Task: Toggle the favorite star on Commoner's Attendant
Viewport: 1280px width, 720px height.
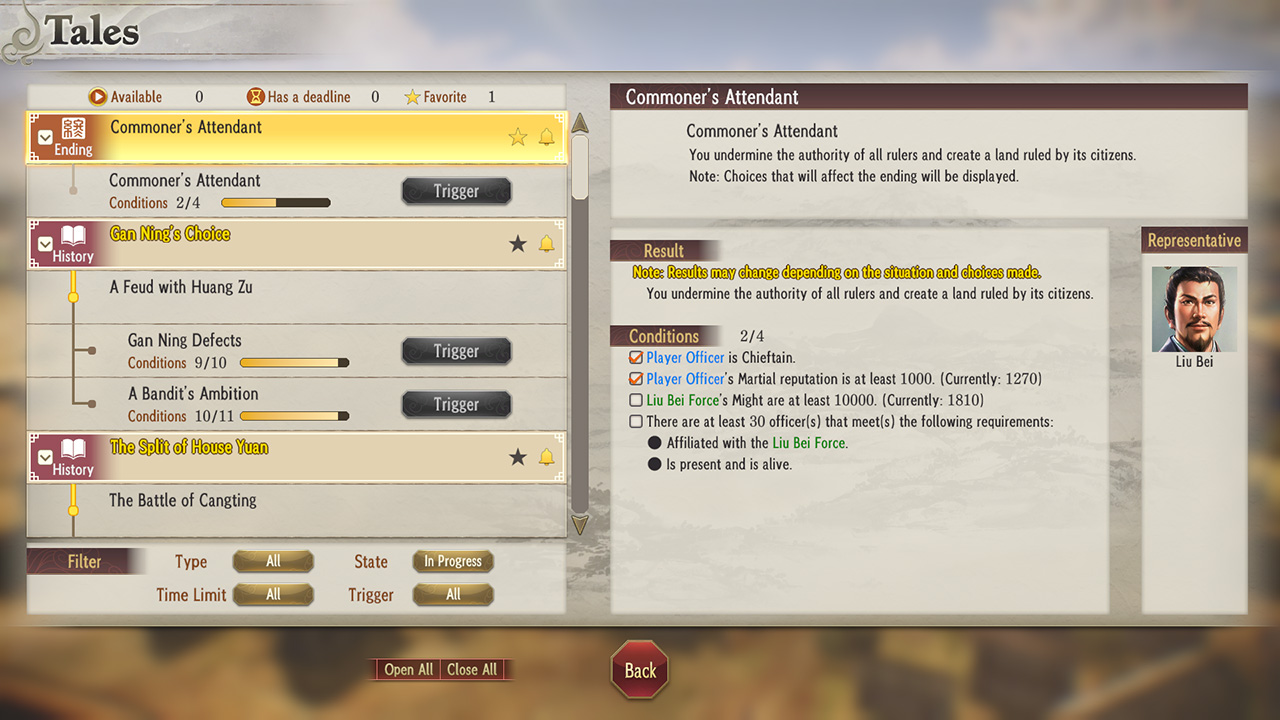Action: [x=517, y=137]
